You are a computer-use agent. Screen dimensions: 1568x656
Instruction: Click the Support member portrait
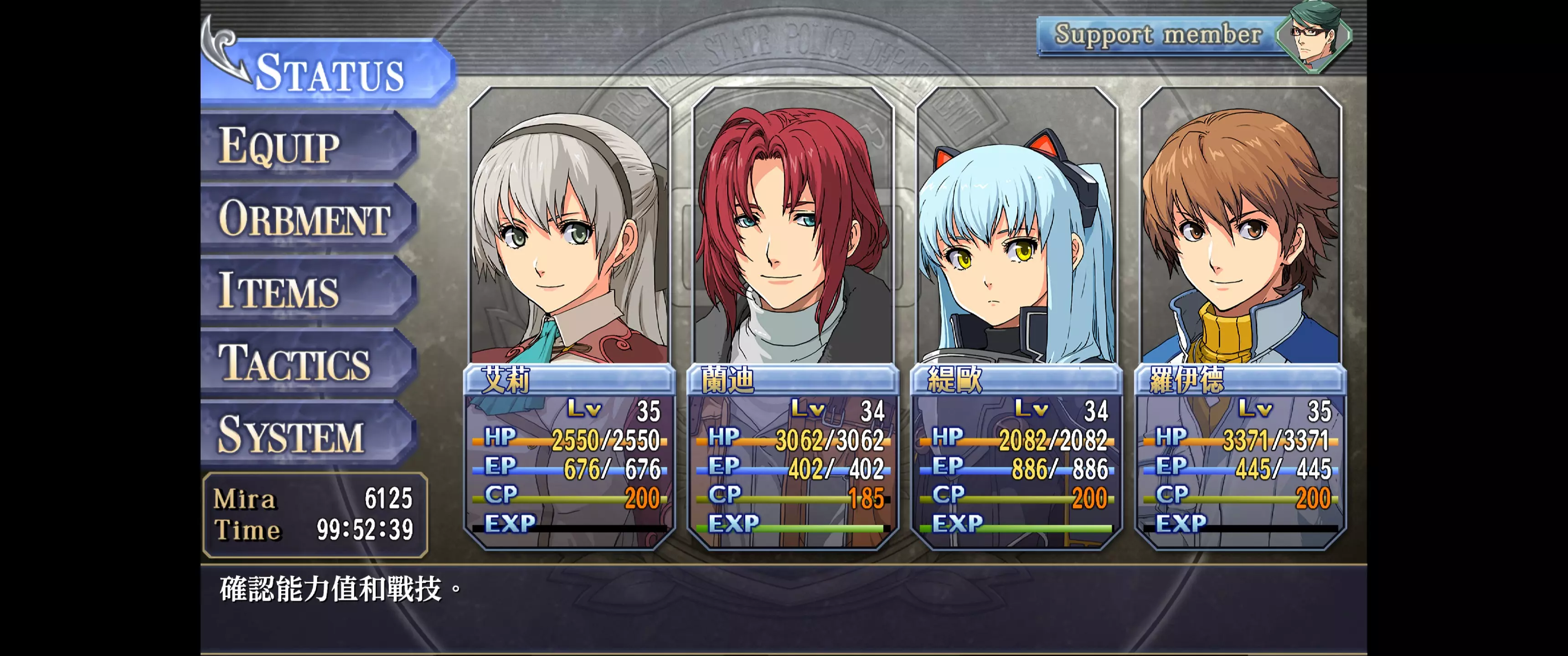pyautogui.click(x=1313, y=36)
